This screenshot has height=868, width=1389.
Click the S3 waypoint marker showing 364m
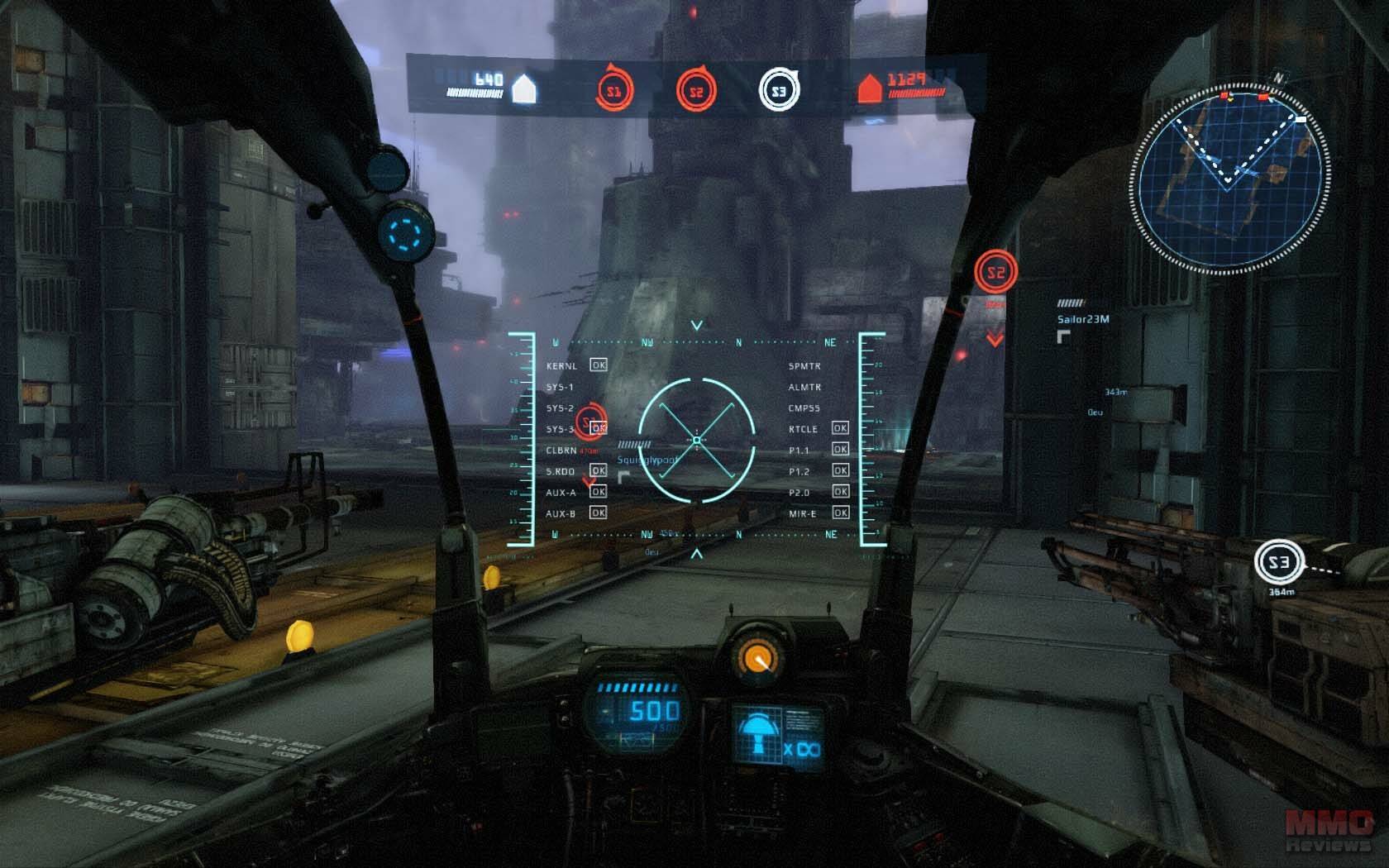pyautogui.click(x=1278, y=563)
